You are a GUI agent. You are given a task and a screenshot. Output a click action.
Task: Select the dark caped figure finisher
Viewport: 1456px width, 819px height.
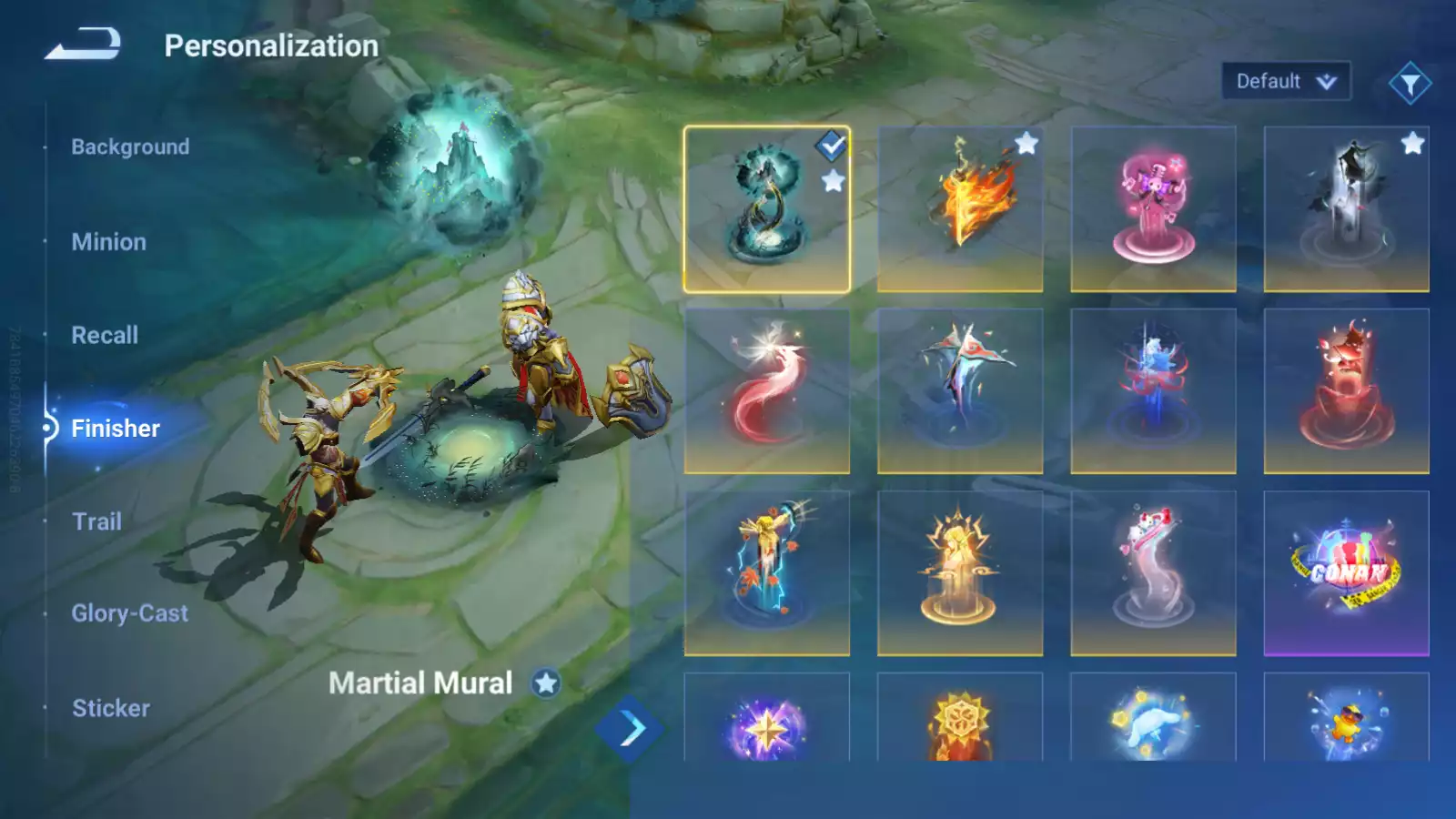(x=1346, y=209)
